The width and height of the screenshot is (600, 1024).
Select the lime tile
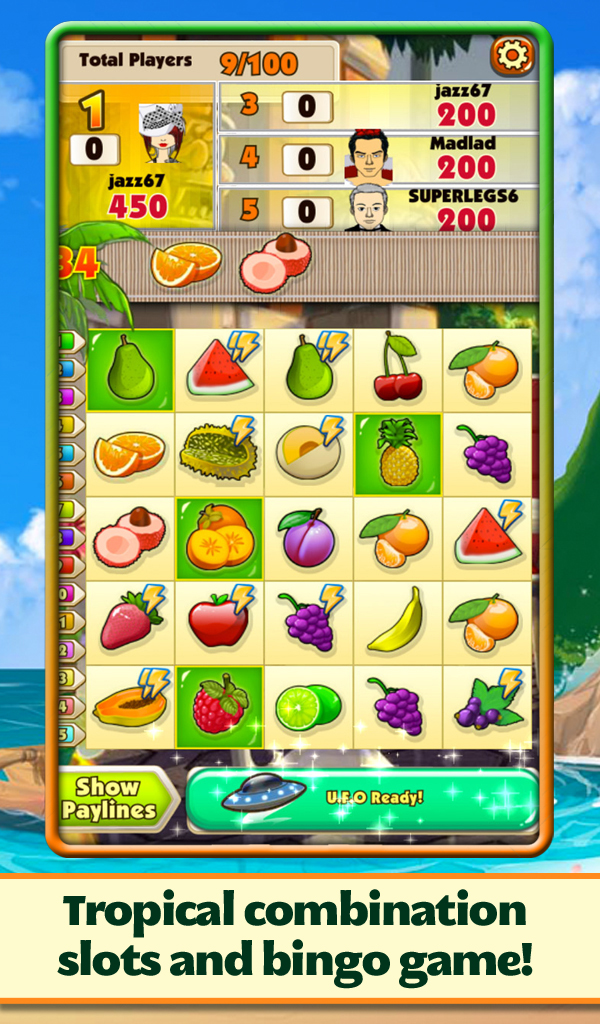(x=308, y=706)
